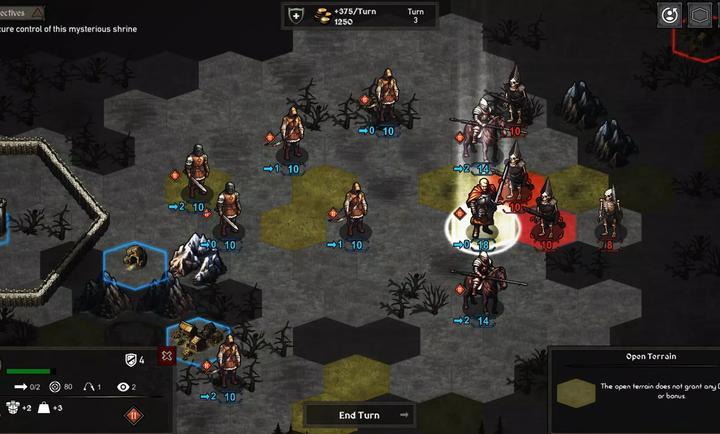
Task: Toggle the hexagon grid overlay button
Action: [700, 15]
